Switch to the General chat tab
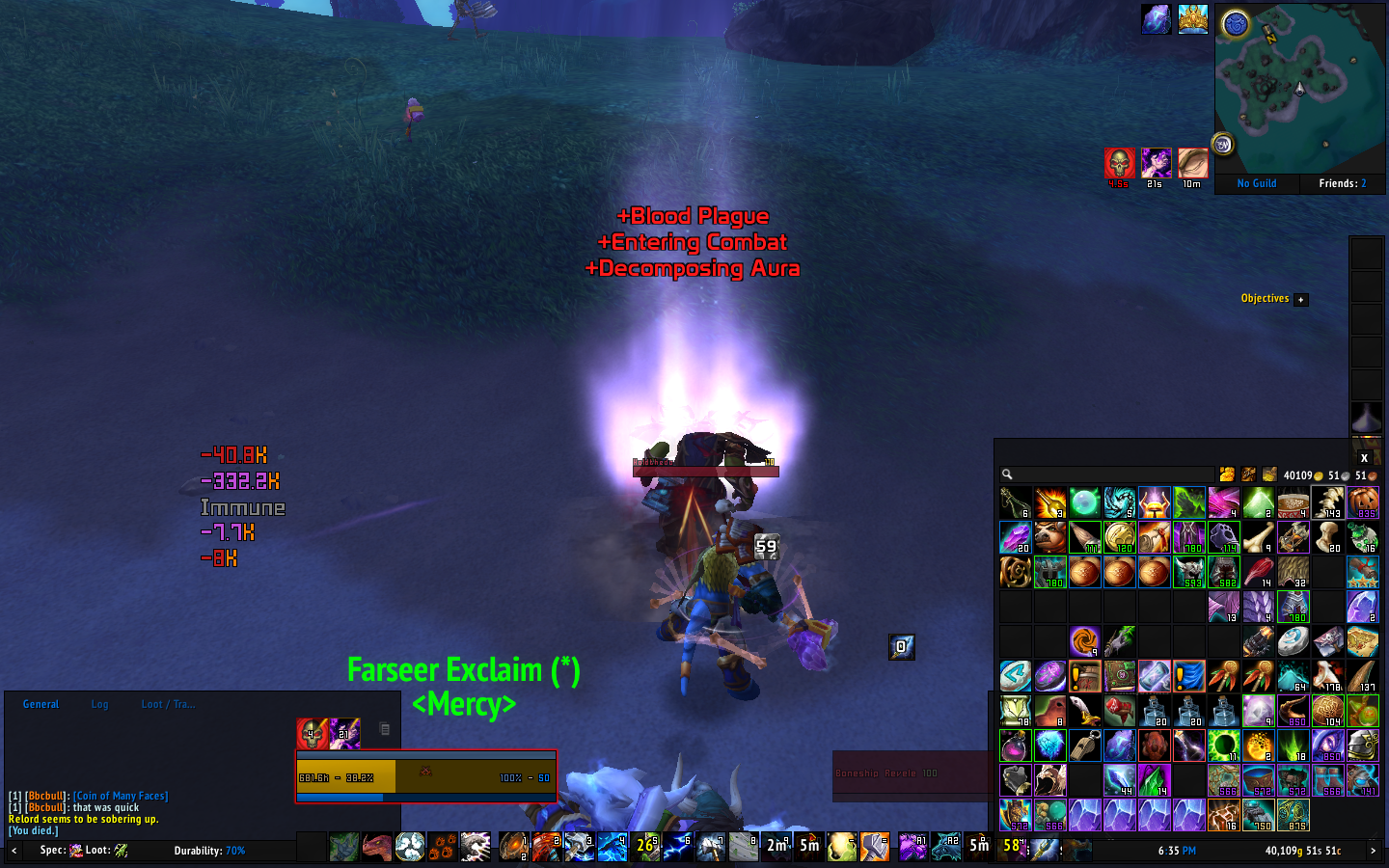1389x868 pixels. 41,704
